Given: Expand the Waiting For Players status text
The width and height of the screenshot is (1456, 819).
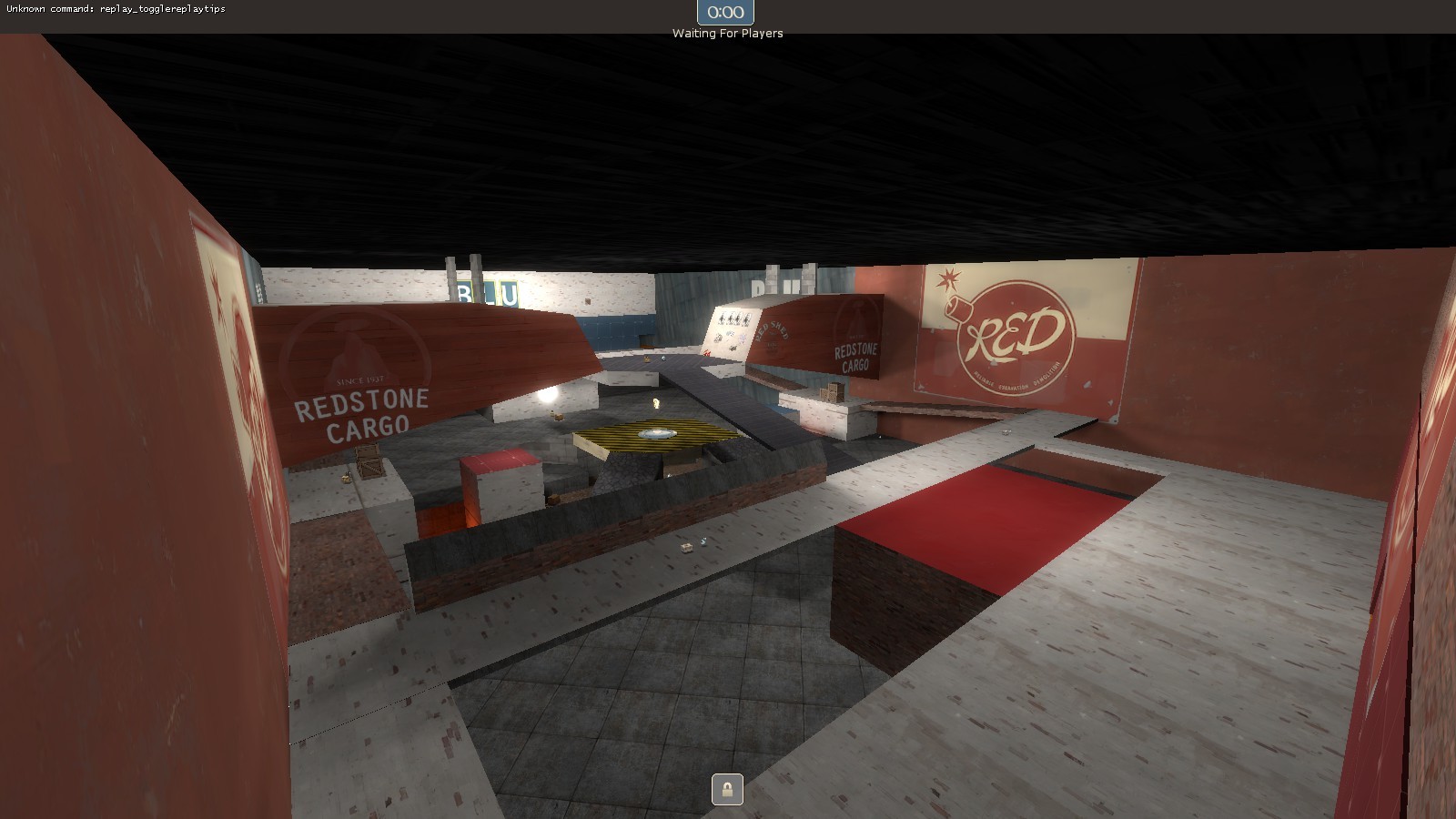Looking at the screenshot, I should (x=726, y=34).
